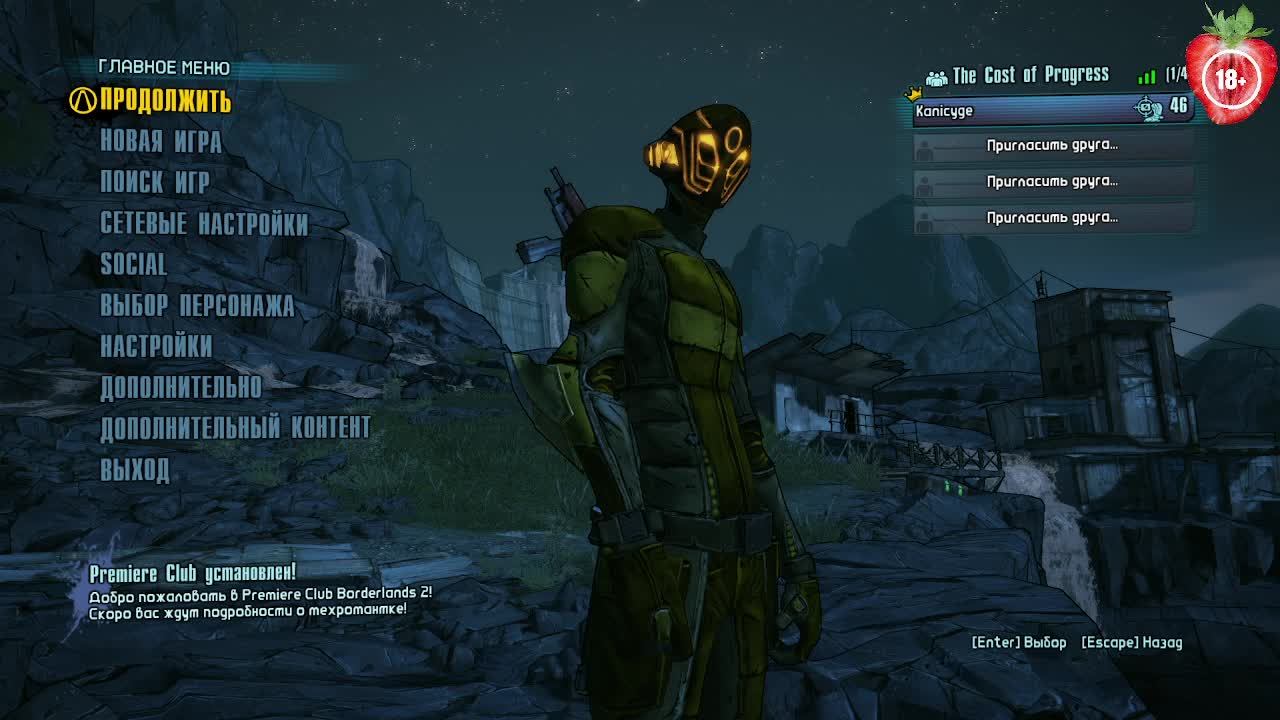
Task: Open Поиск игр to find games
Action: [155, 182]
